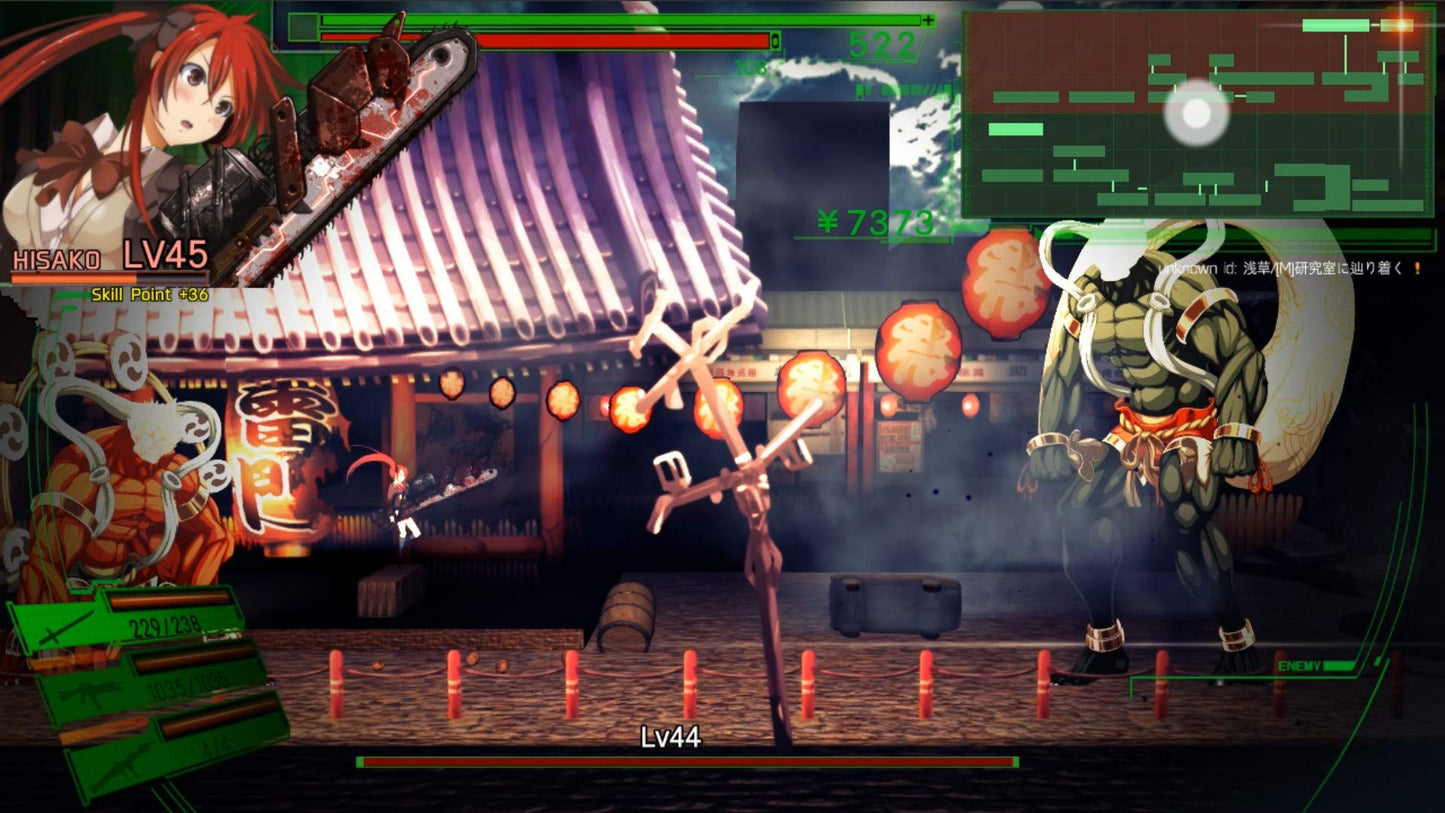The height and width of the screenshot is (813, 1445).
Task: Click the 229/238 katana durability gauge
Action: [165, 624]
